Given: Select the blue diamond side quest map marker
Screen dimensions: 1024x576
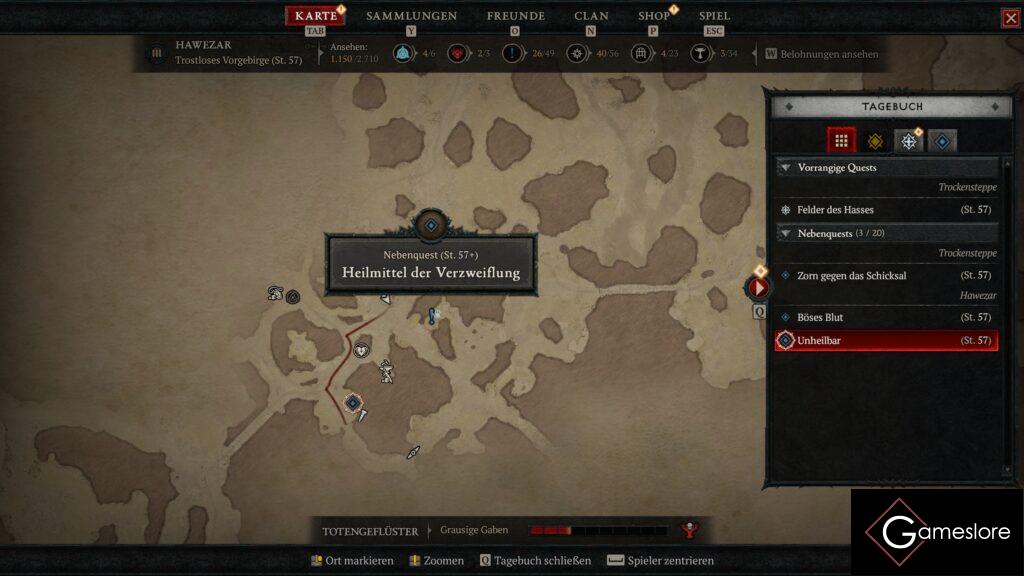Looking at the screenshot, I should click(x=352, y=402).
